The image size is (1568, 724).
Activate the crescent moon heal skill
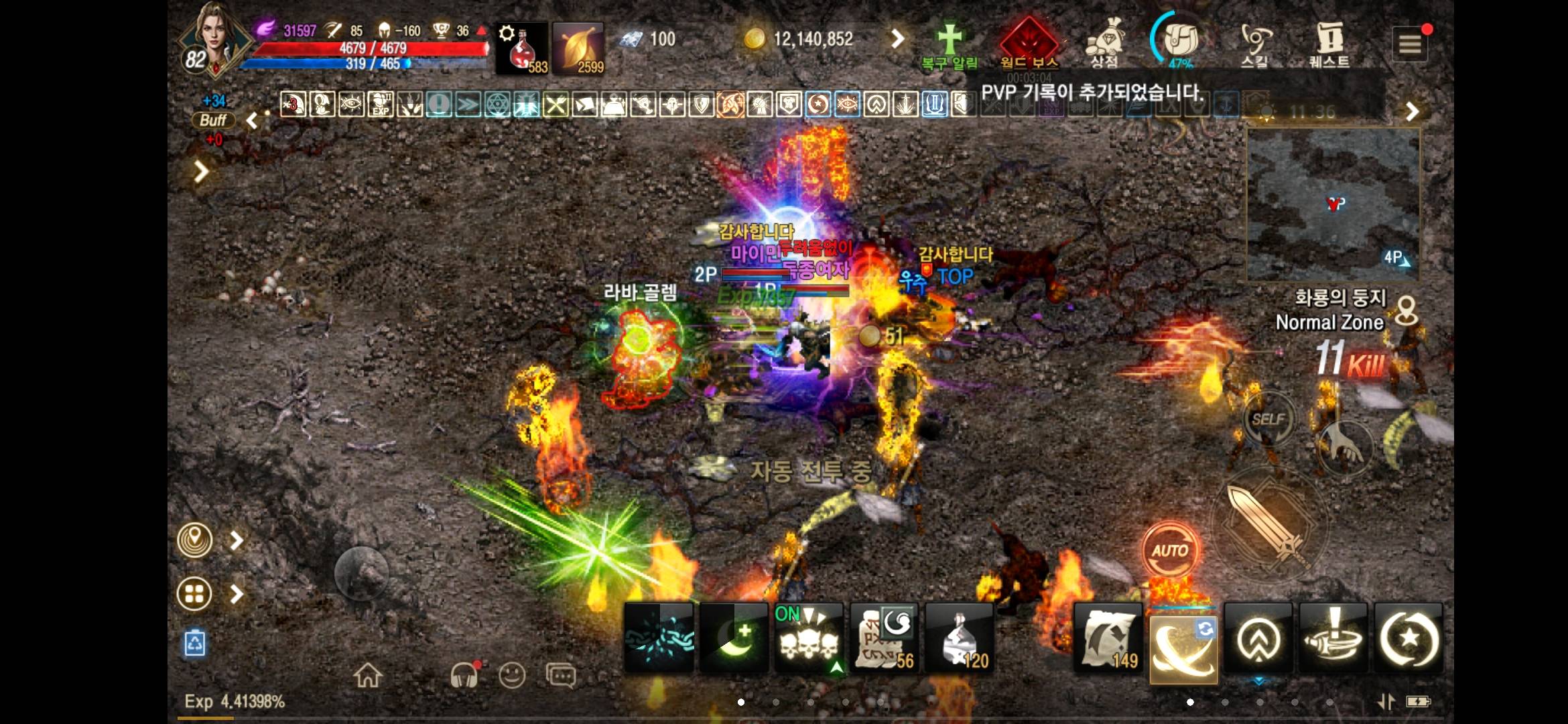tap(734, 638)
